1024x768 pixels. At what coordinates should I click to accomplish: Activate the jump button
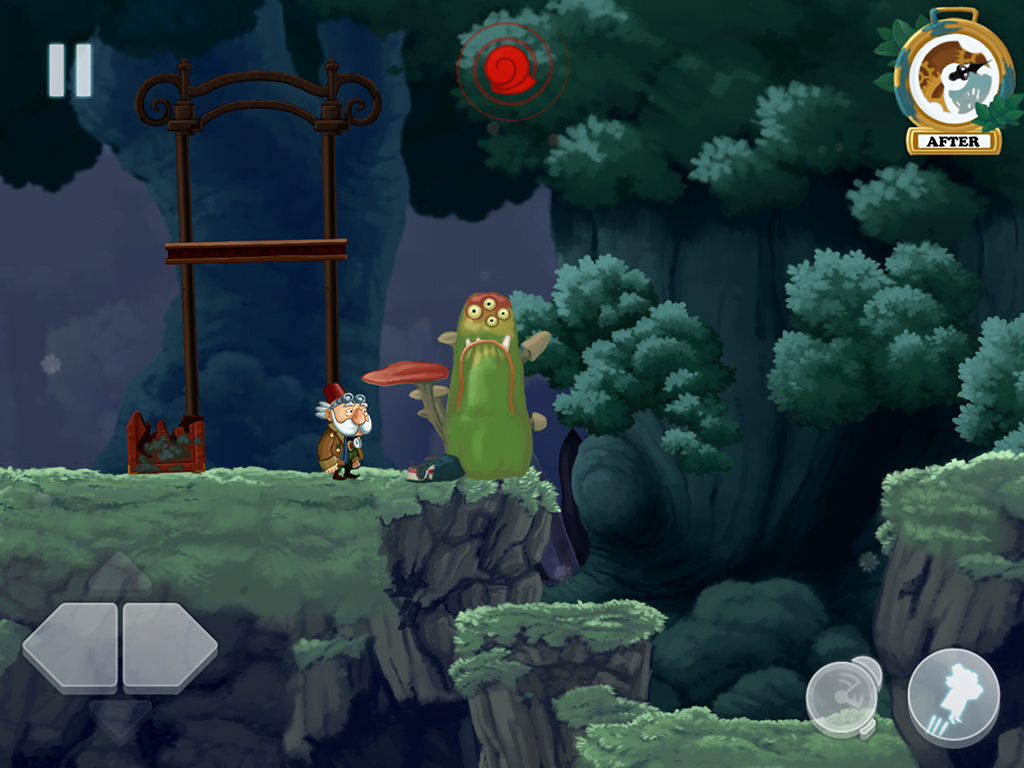coord(952,696)
